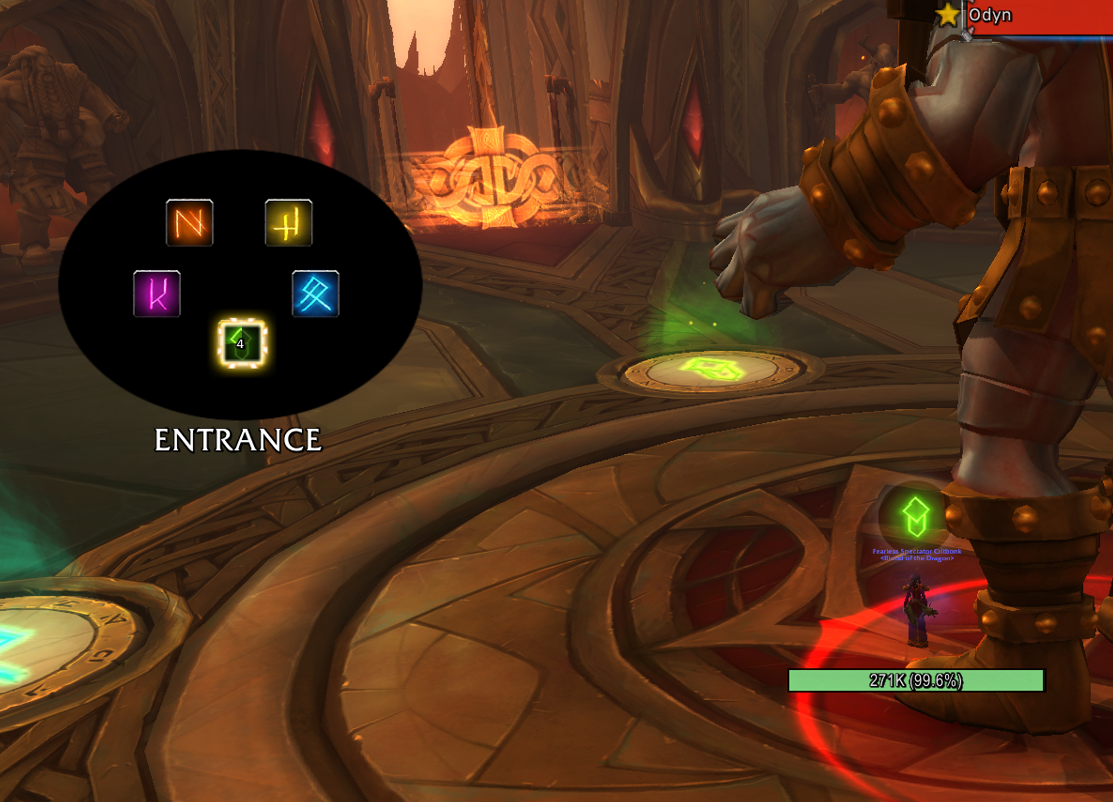Select the highlighted green rune icon
Image resolution: width=1113 pixels, height=802 pixels.
click(242, 344)
